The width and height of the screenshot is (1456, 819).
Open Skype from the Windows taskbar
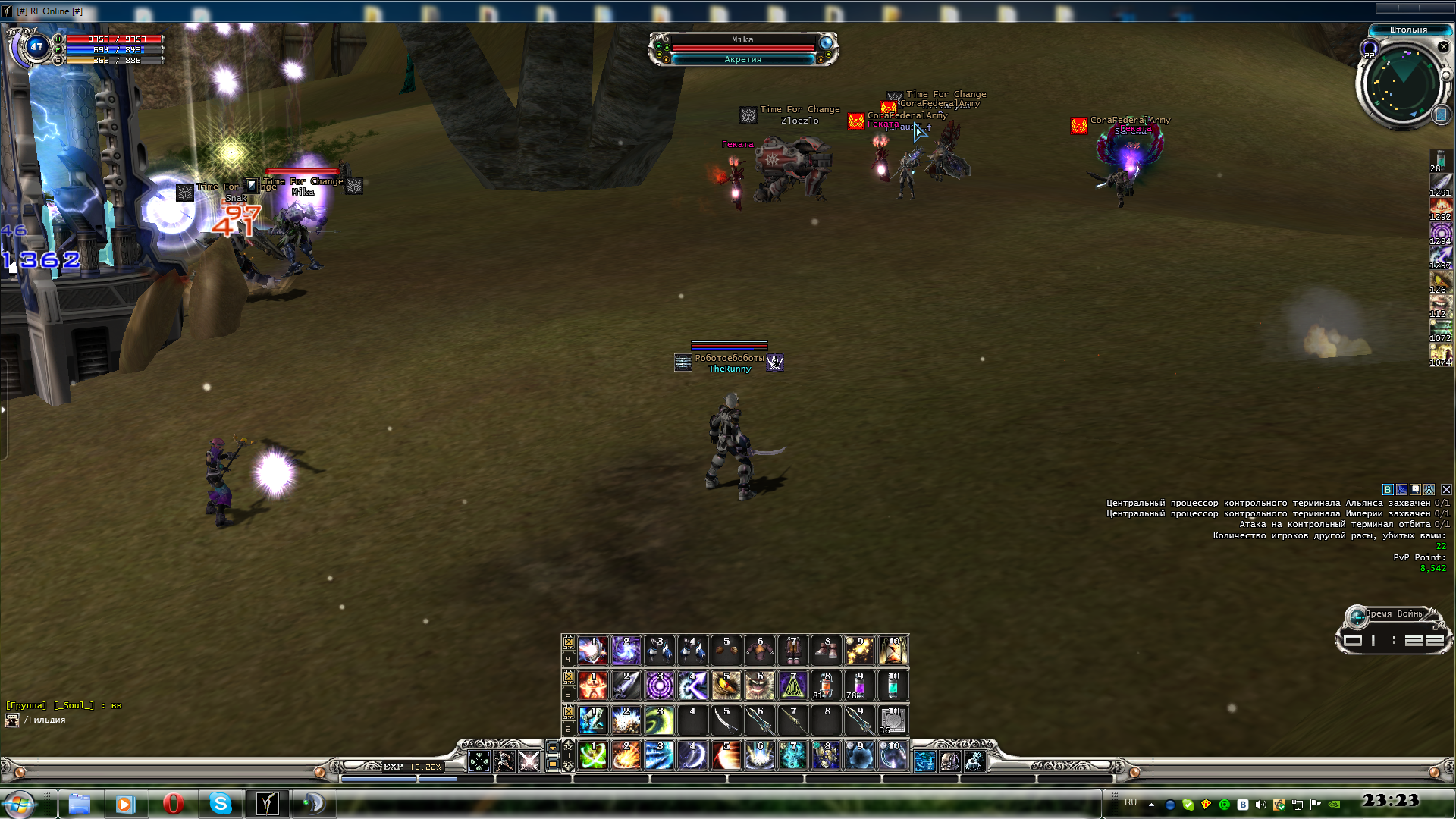click(221, 803)
